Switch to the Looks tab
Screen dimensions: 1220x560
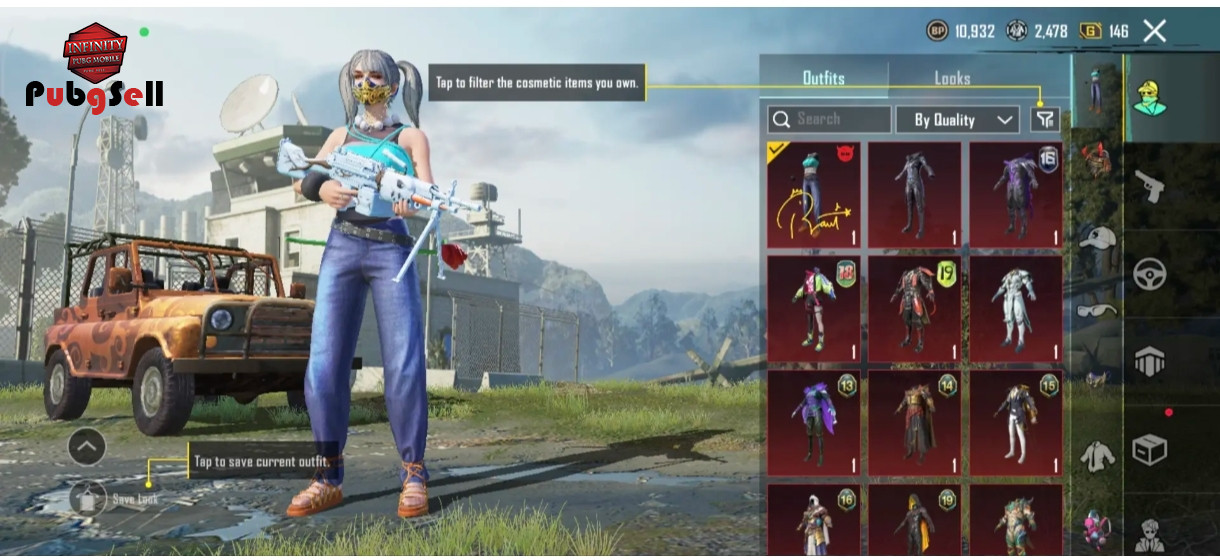pyautogui.click(x=952, y=78)
